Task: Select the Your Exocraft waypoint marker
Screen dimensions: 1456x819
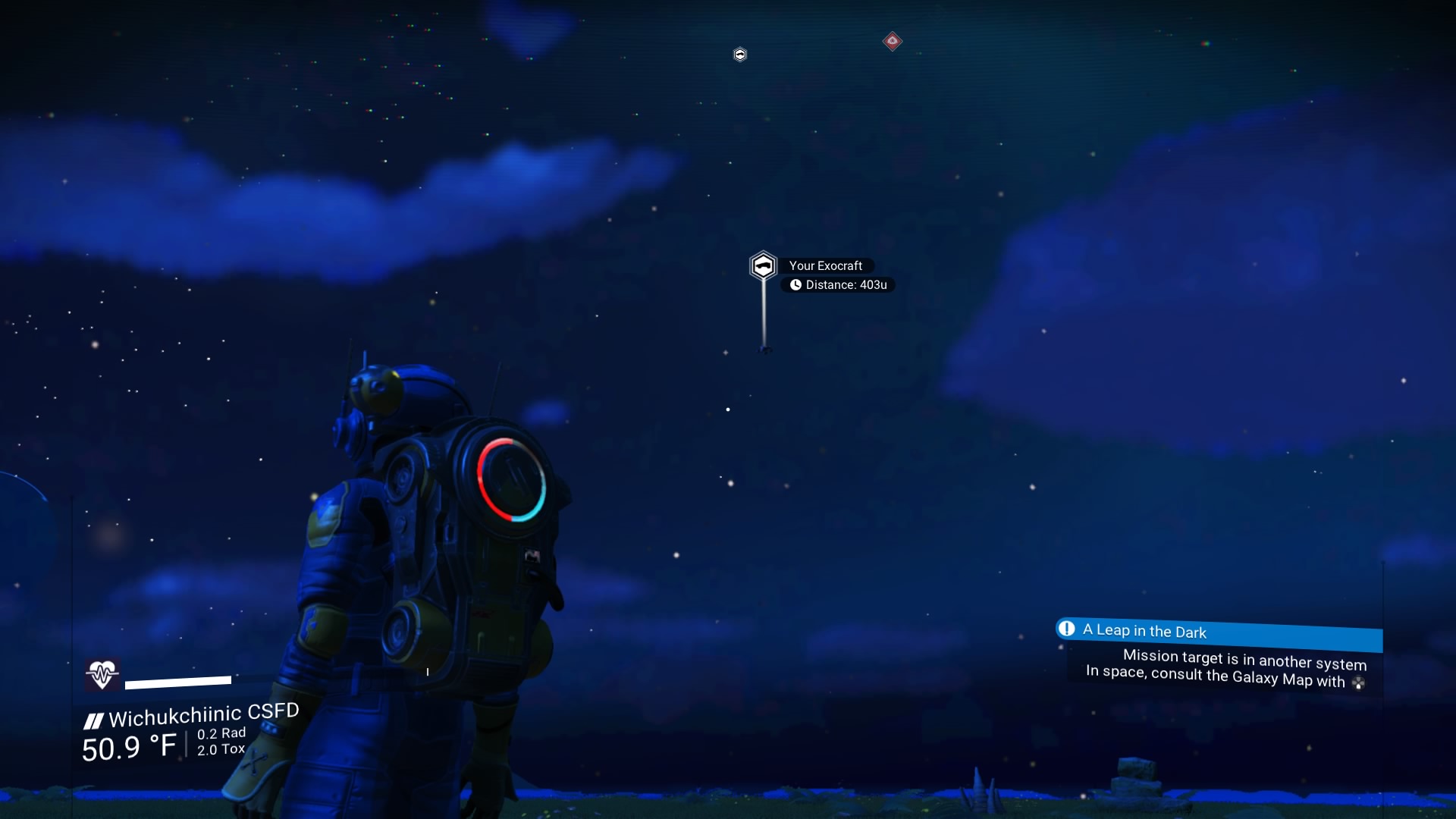Action: [x=763, y=266]
